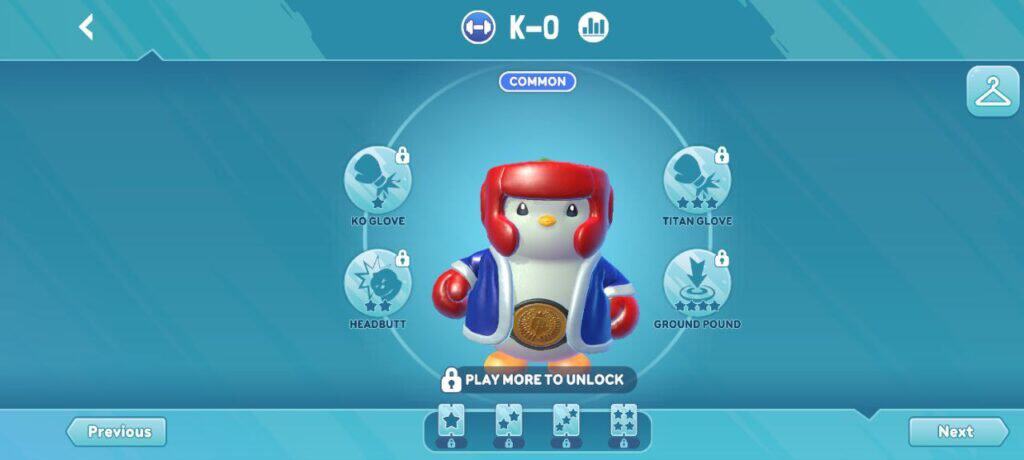The image size is (1024, 460).
Task: Select the locked four-star card
Action: (623, 424)
